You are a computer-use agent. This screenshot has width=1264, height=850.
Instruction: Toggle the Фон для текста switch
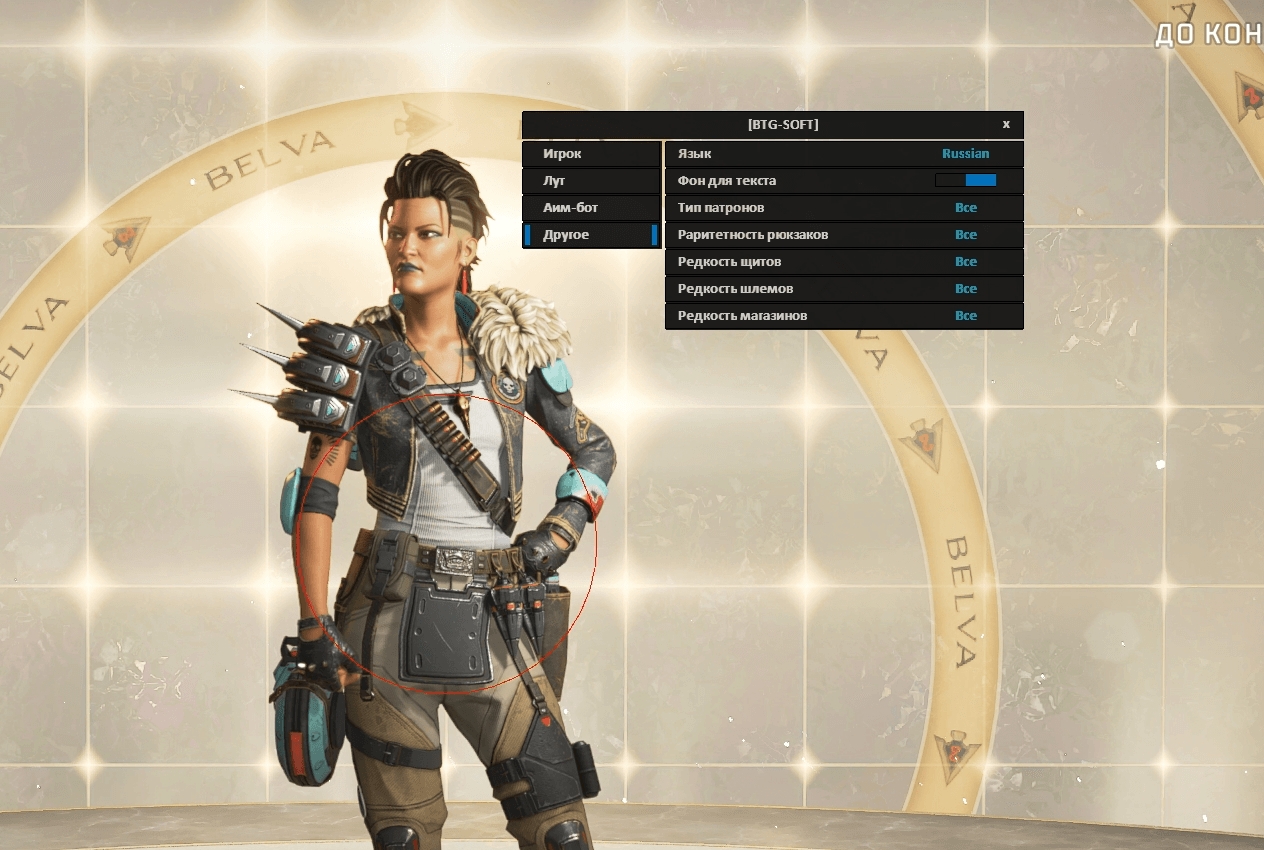coord(965,181)
